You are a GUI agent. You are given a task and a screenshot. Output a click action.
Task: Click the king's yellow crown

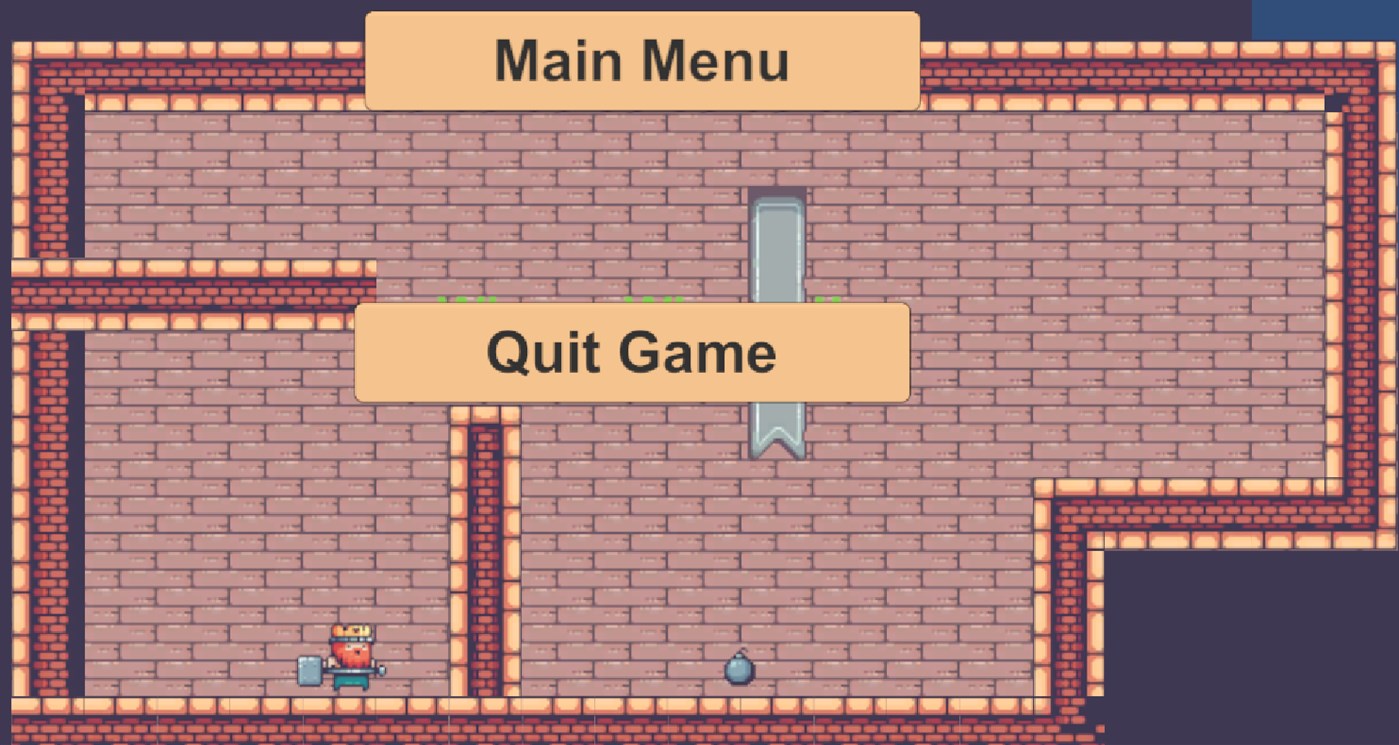(352, 630)
